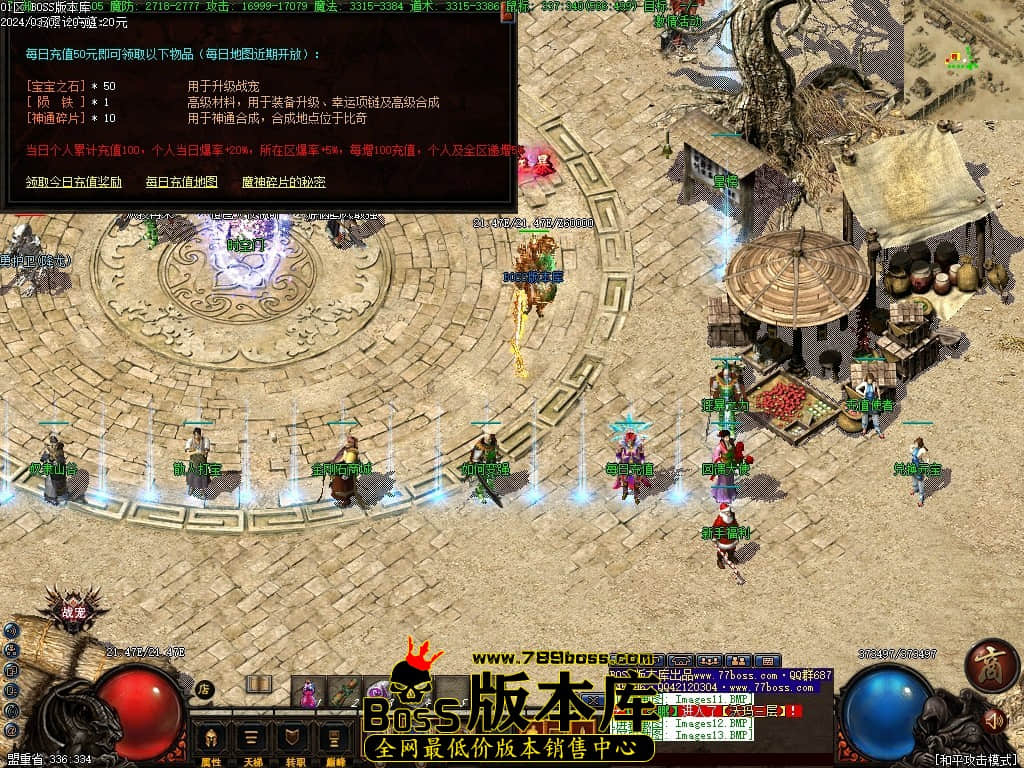Open the 巅峰 peak panel
The width and height of the screenshot is (1024, 768).
click(x=331, y=744)
